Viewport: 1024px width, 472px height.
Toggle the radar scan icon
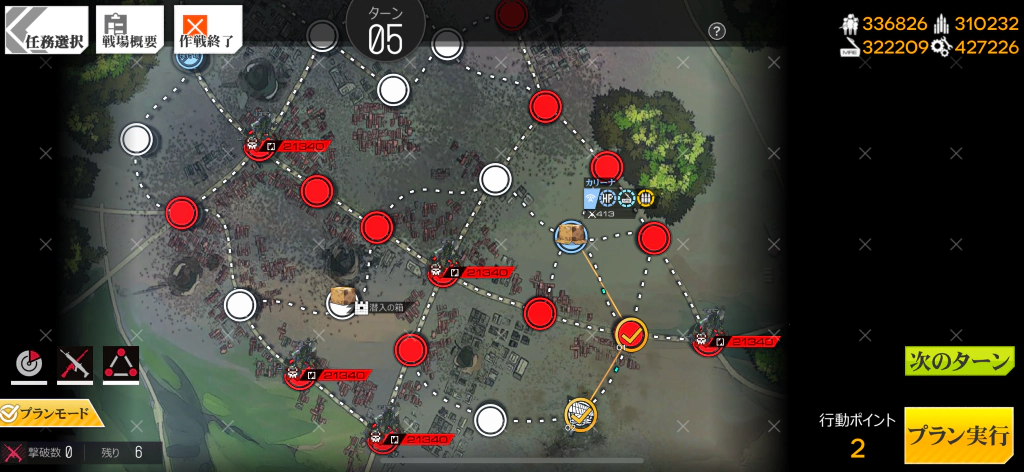point(29,366)
